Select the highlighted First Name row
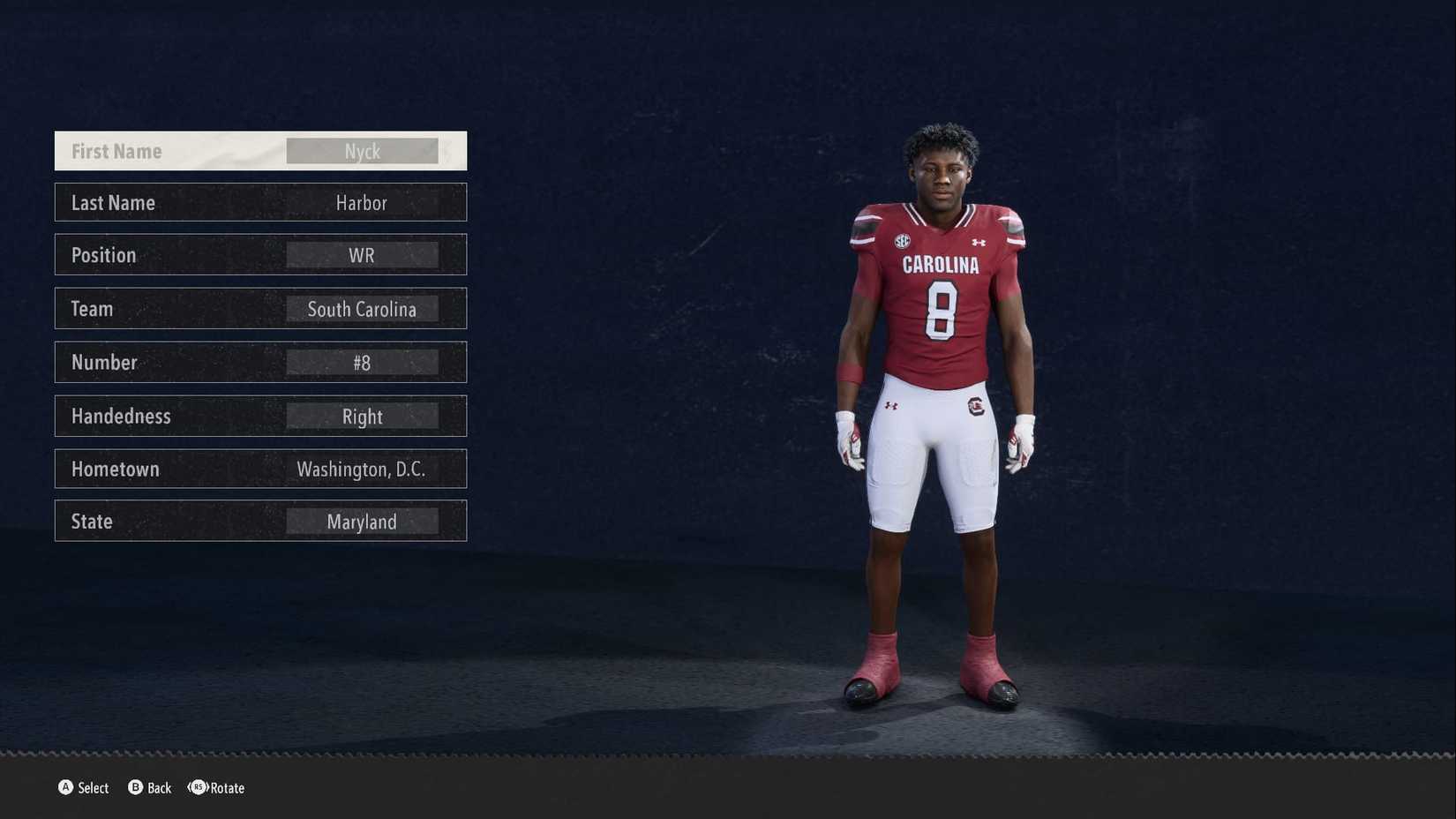The height and width of the screenshot is (819, 1456). click(x=260, y=150)
